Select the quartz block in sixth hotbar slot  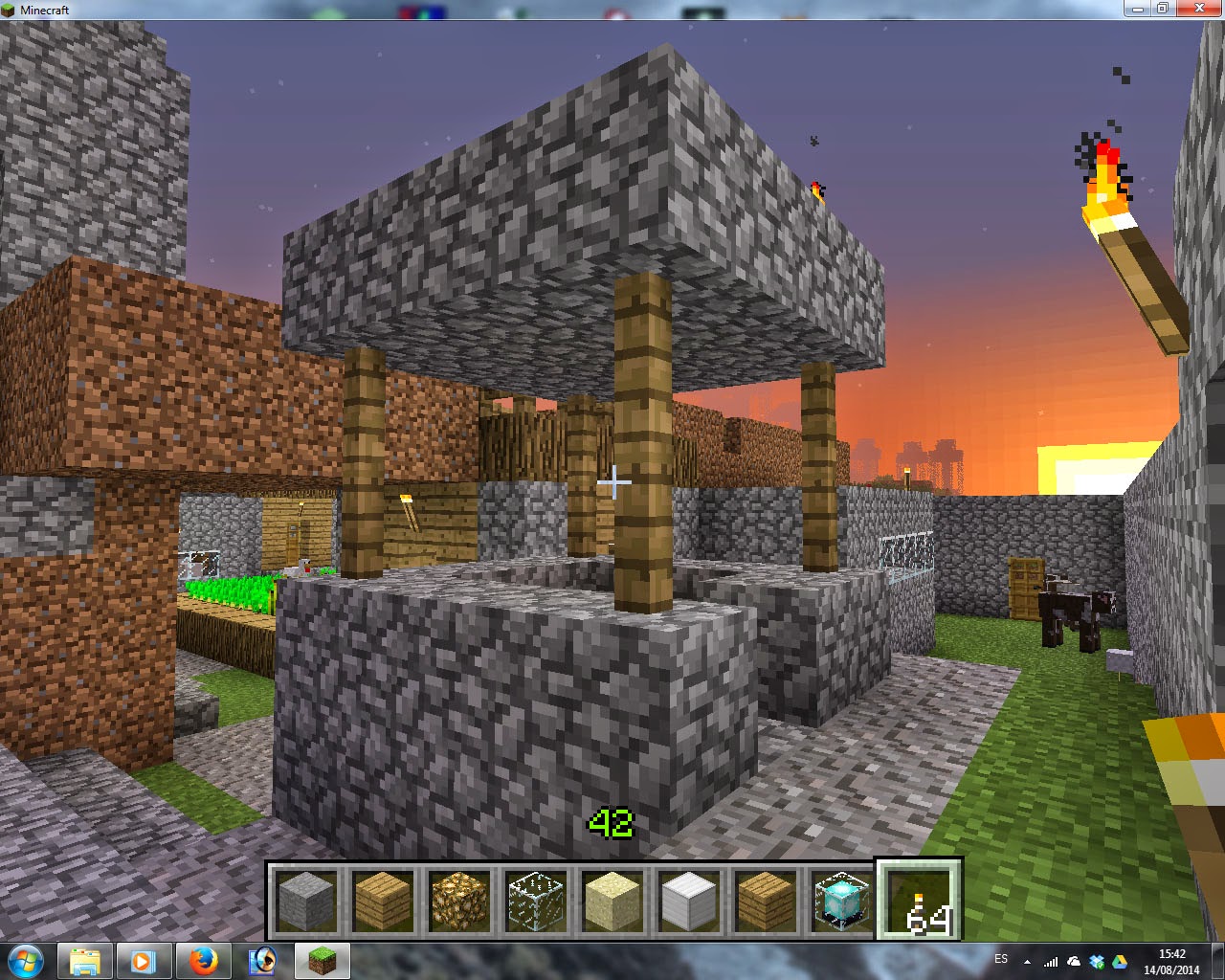pyautogui.click(x=688, y=900)
